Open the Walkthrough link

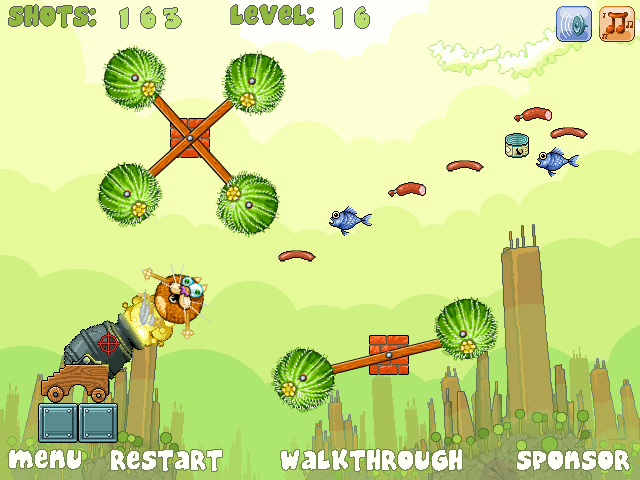click(x=371, y=460)
